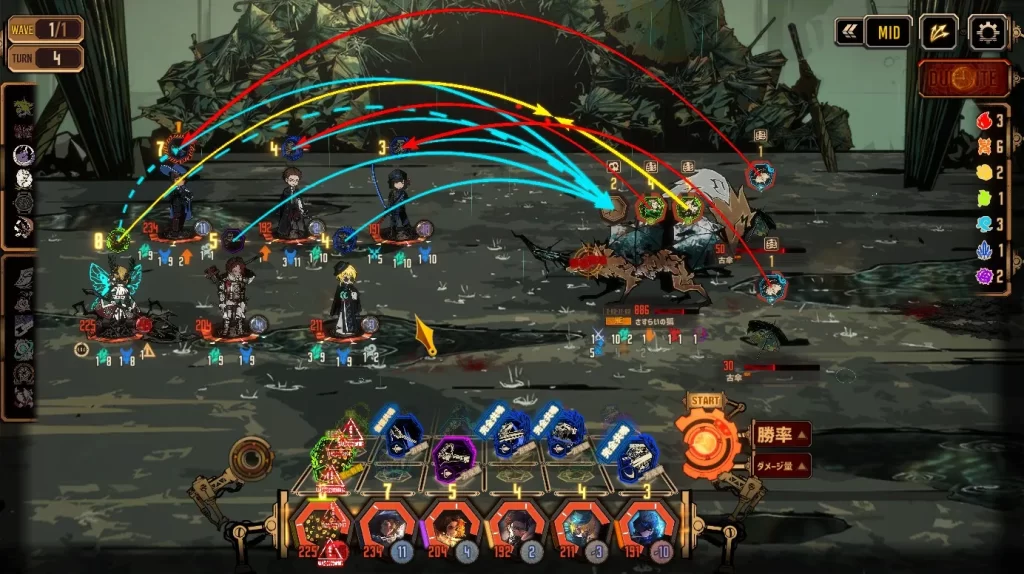Select the sinner portrait with 191 HP
The height and width of the screenshot is (574, 1024).
click(644, 527)
